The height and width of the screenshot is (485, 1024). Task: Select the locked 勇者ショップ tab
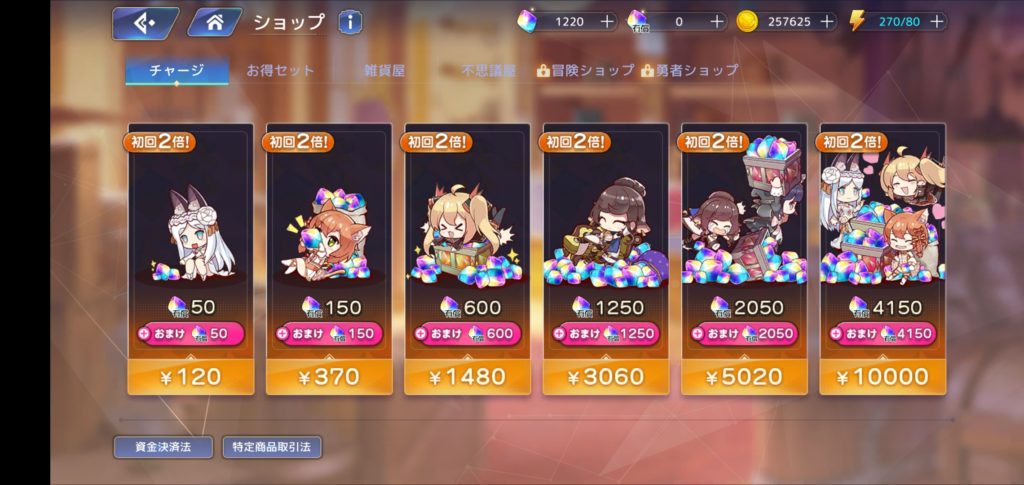point(690,71)
